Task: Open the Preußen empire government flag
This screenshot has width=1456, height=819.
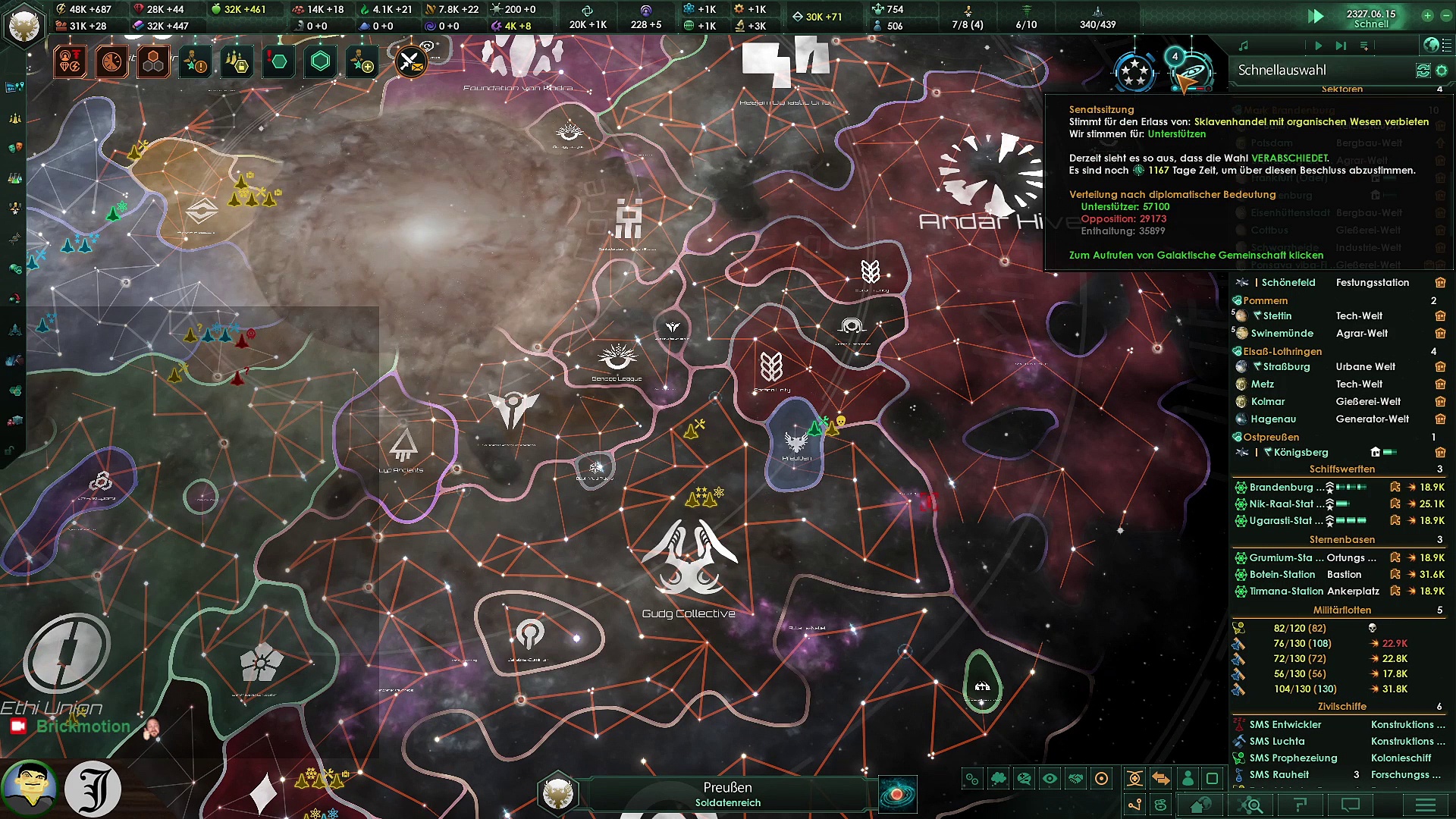Action: (x=24, y=24)
